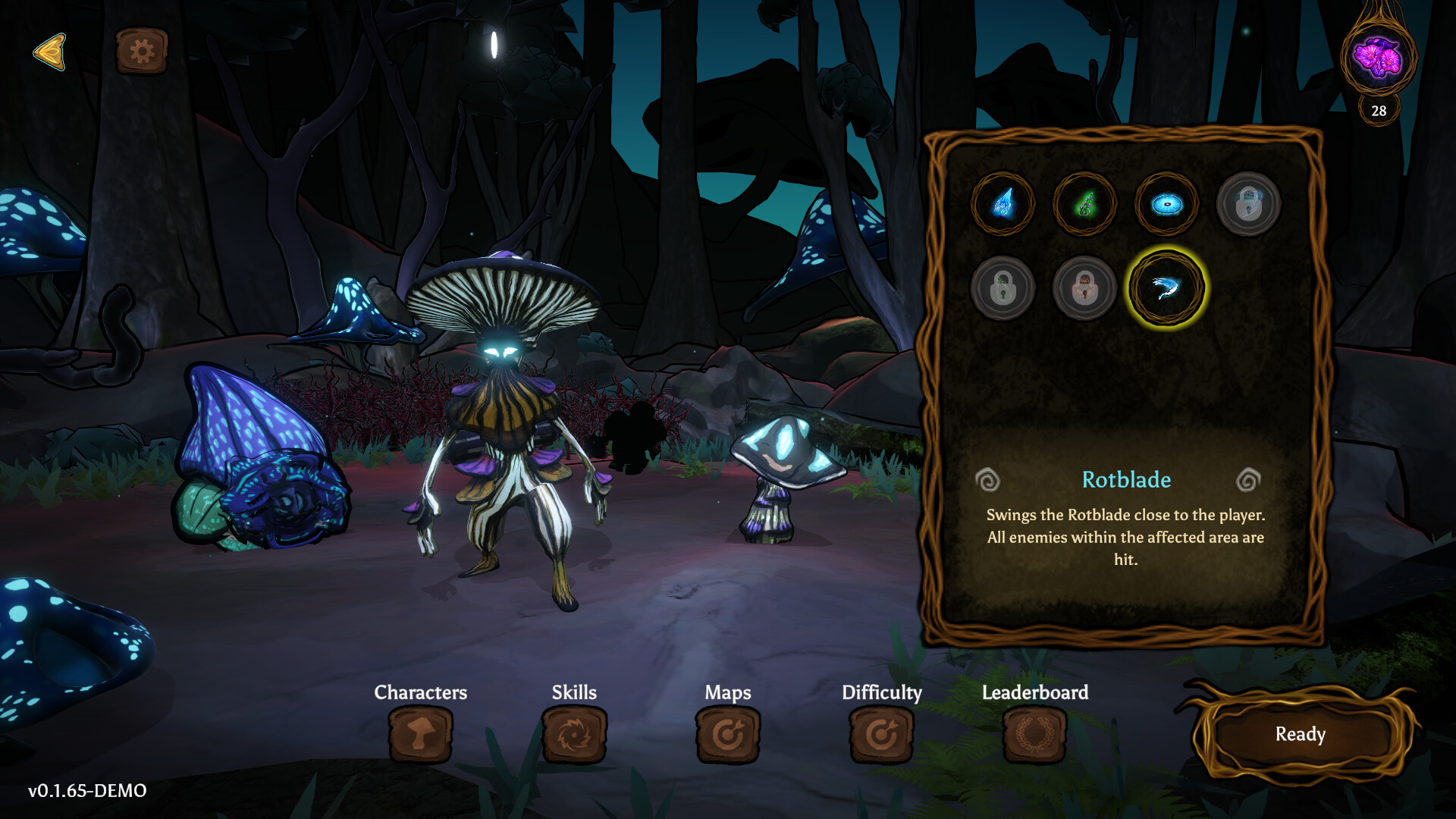This screenshot has height=819, width=1456.
Task: Select the glowing blue ring skill icon
Action: 1167,203
